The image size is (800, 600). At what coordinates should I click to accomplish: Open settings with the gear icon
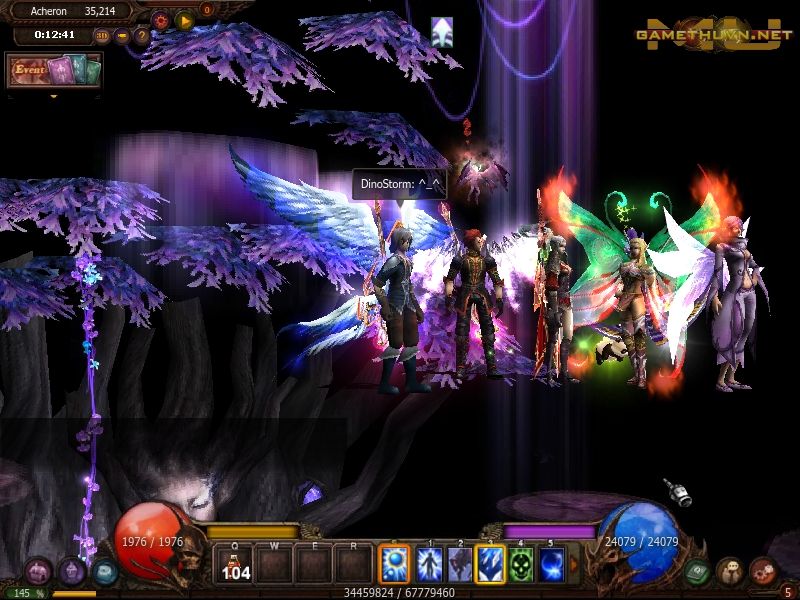coord(161,19)
